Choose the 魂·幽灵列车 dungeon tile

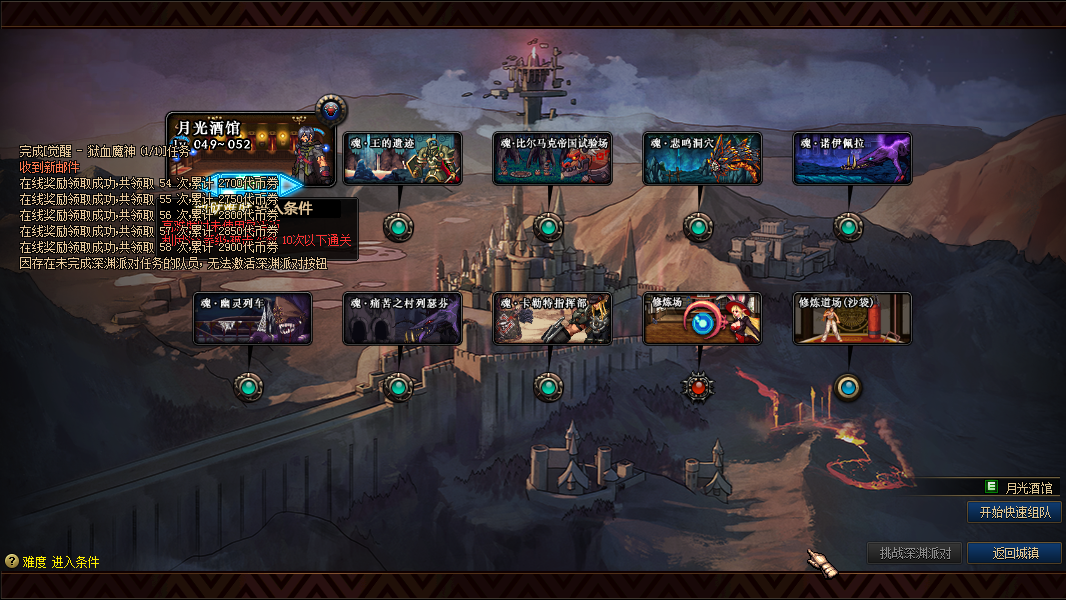253,319
